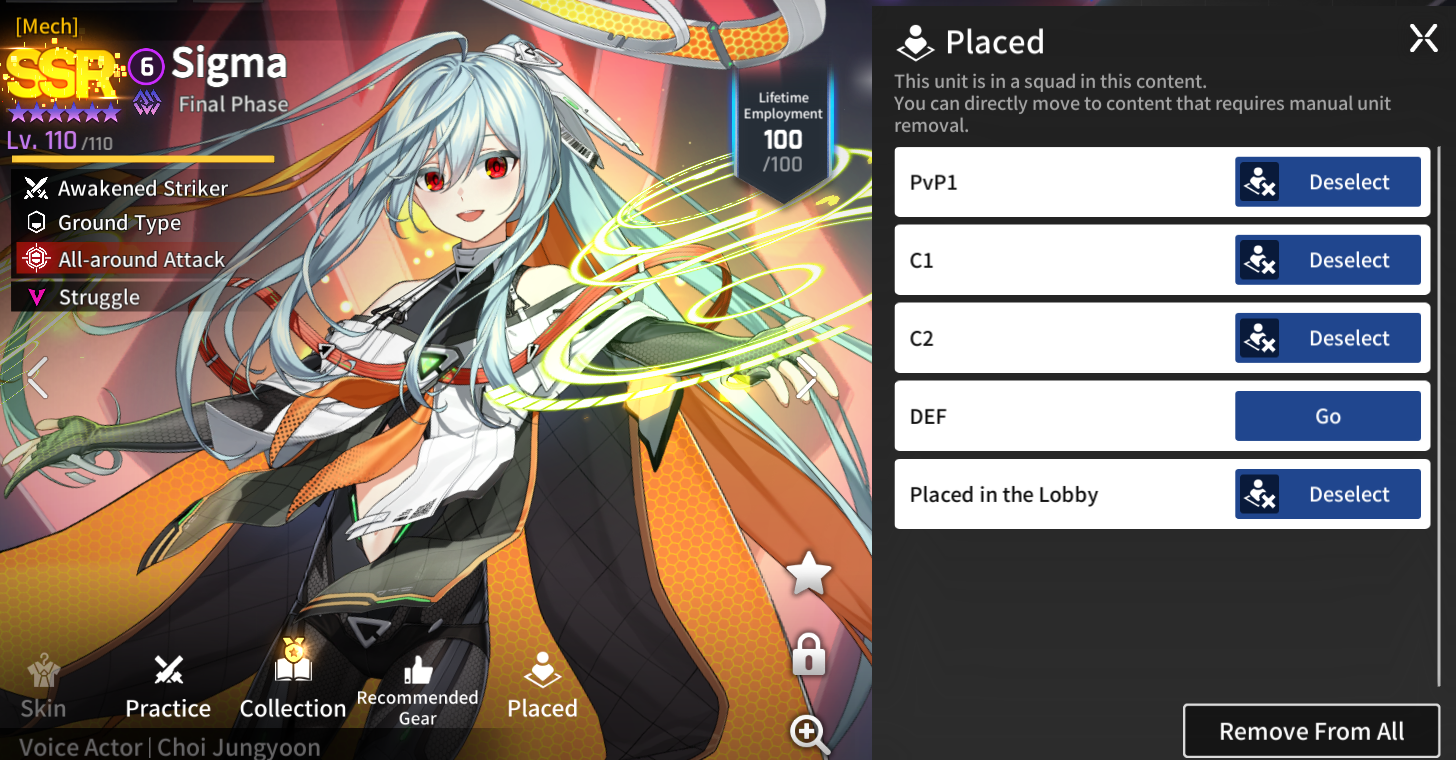
Task: Toggle the padlock lock on Sigma
Action: (x=808, y=654)
